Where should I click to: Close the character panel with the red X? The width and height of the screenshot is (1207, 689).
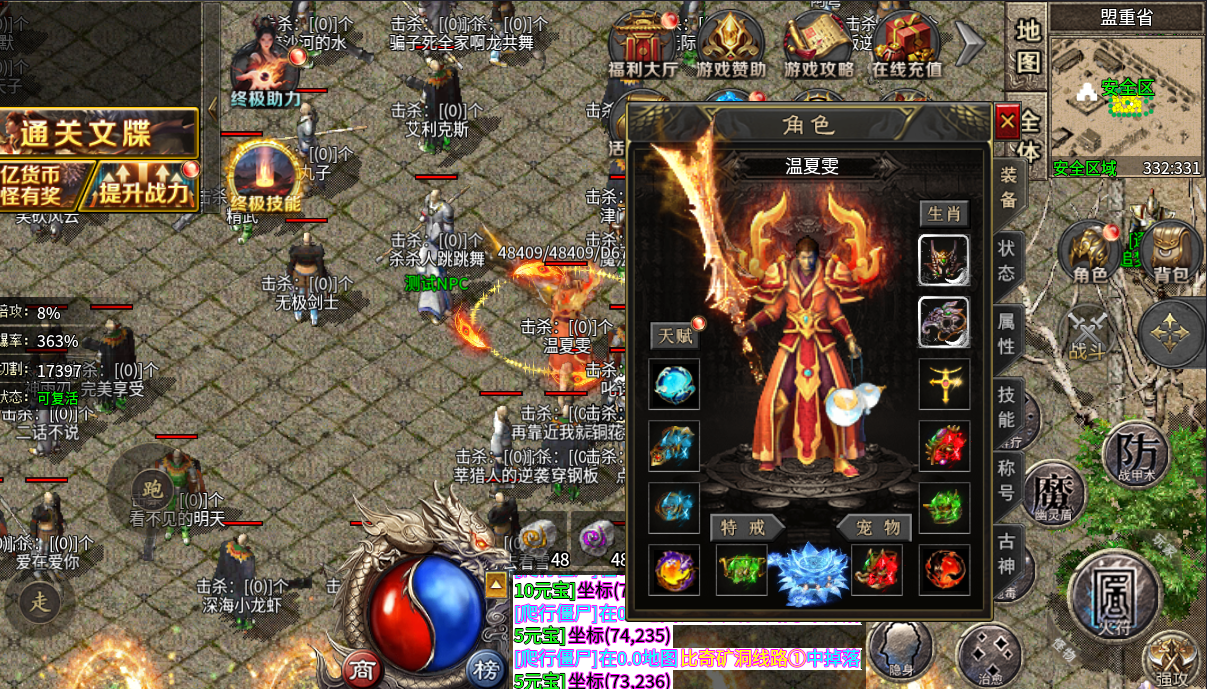tap(1007, 122)
